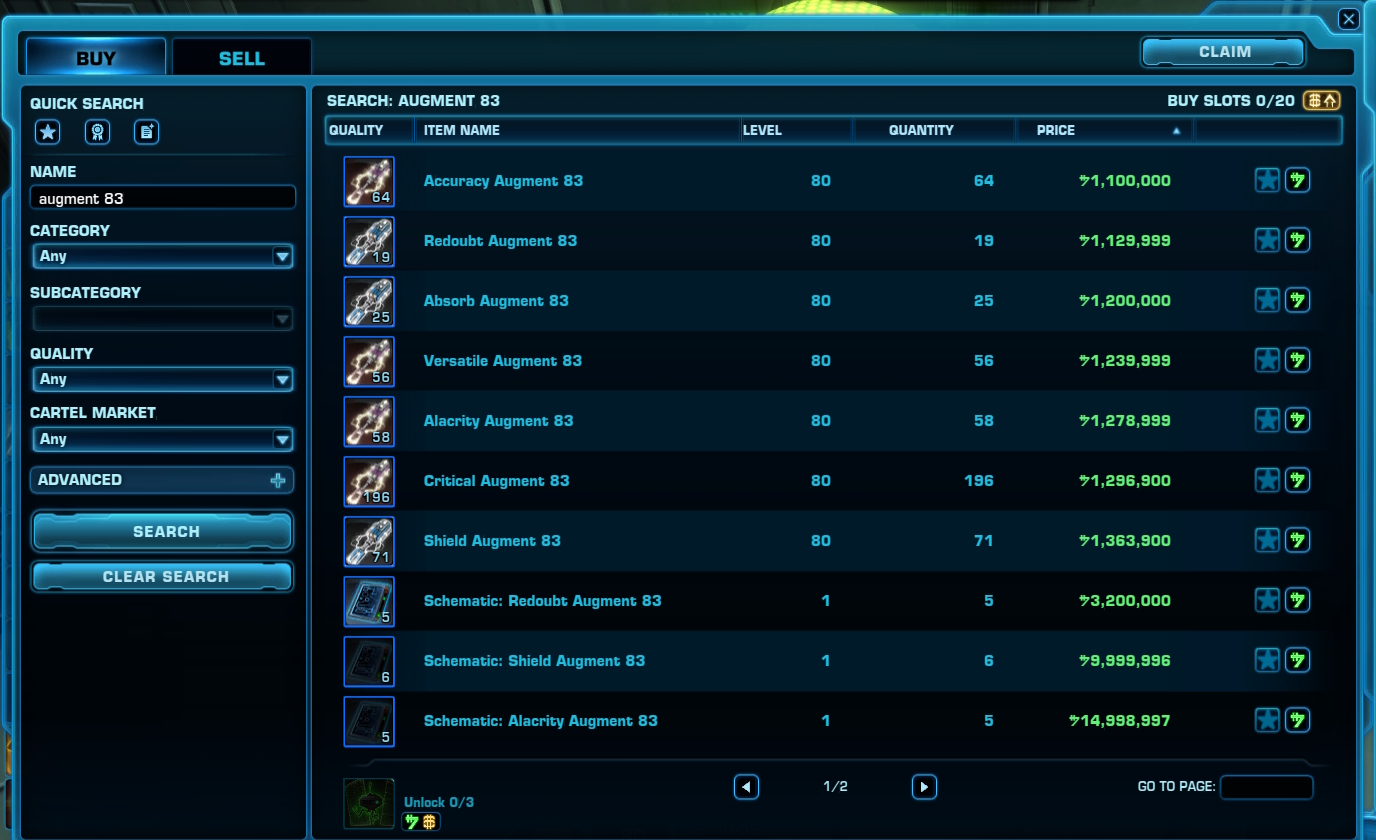Viewport: 1376px width, 840px height.
Task: Click the green credits purchase icon for Accuracy Augment 83
Action: point(1297,180)
